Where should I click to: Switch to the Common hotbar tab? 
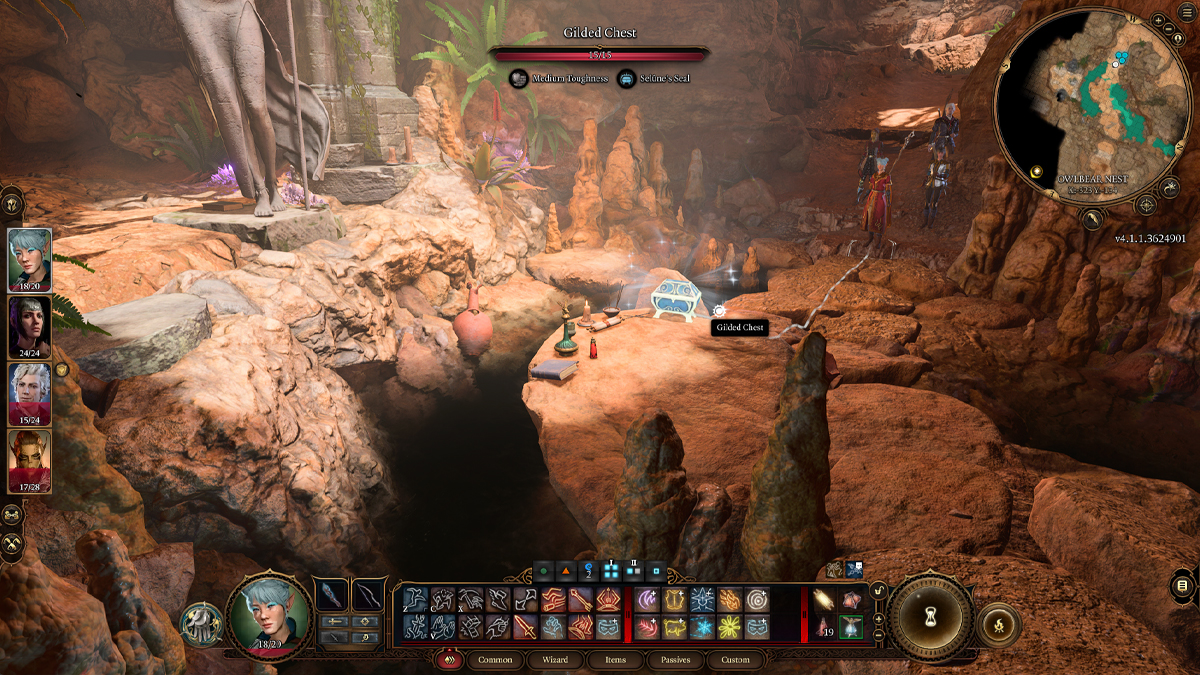point(495,660)
